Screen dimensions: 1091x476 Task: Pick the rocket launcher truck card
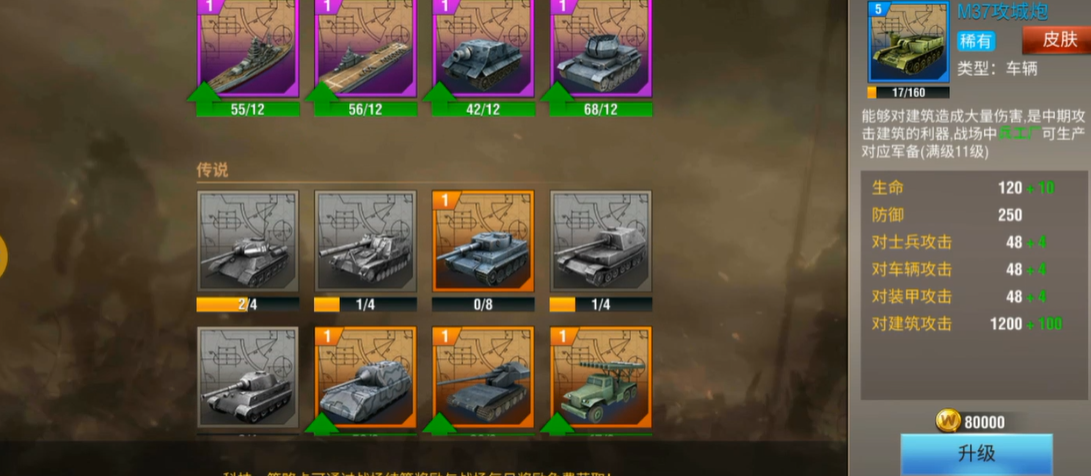(601, 376)
